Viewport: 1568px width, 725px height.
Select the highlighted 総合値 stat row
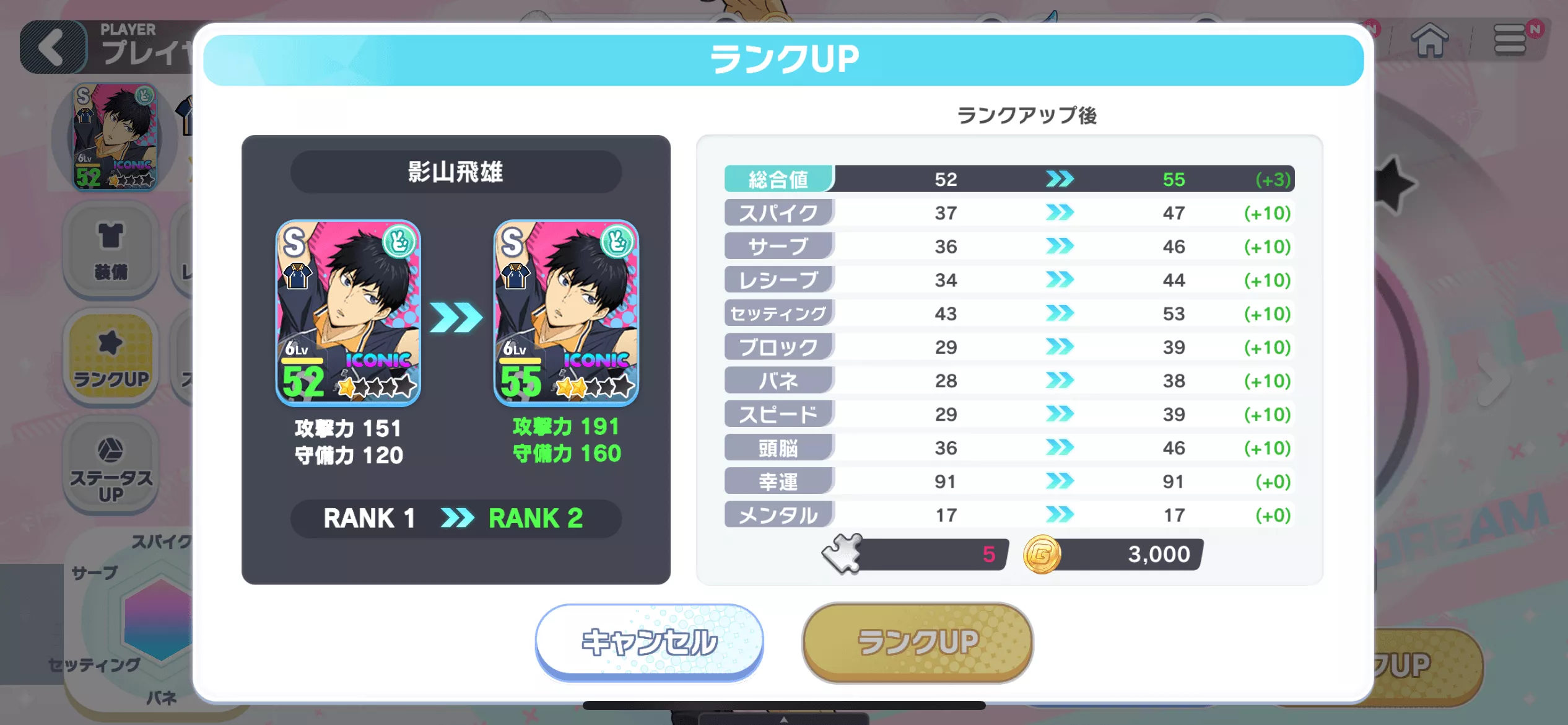778,179
